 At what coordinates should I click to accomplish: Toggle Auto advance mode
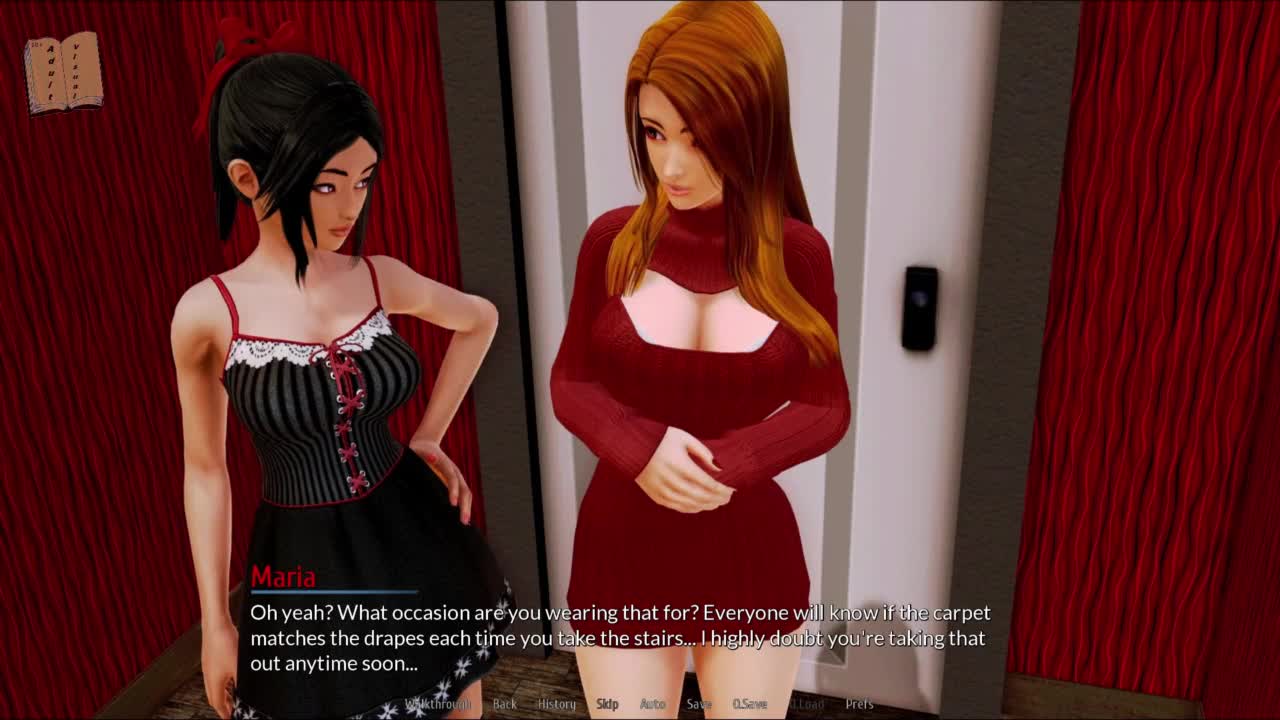[x=653, y=704]
